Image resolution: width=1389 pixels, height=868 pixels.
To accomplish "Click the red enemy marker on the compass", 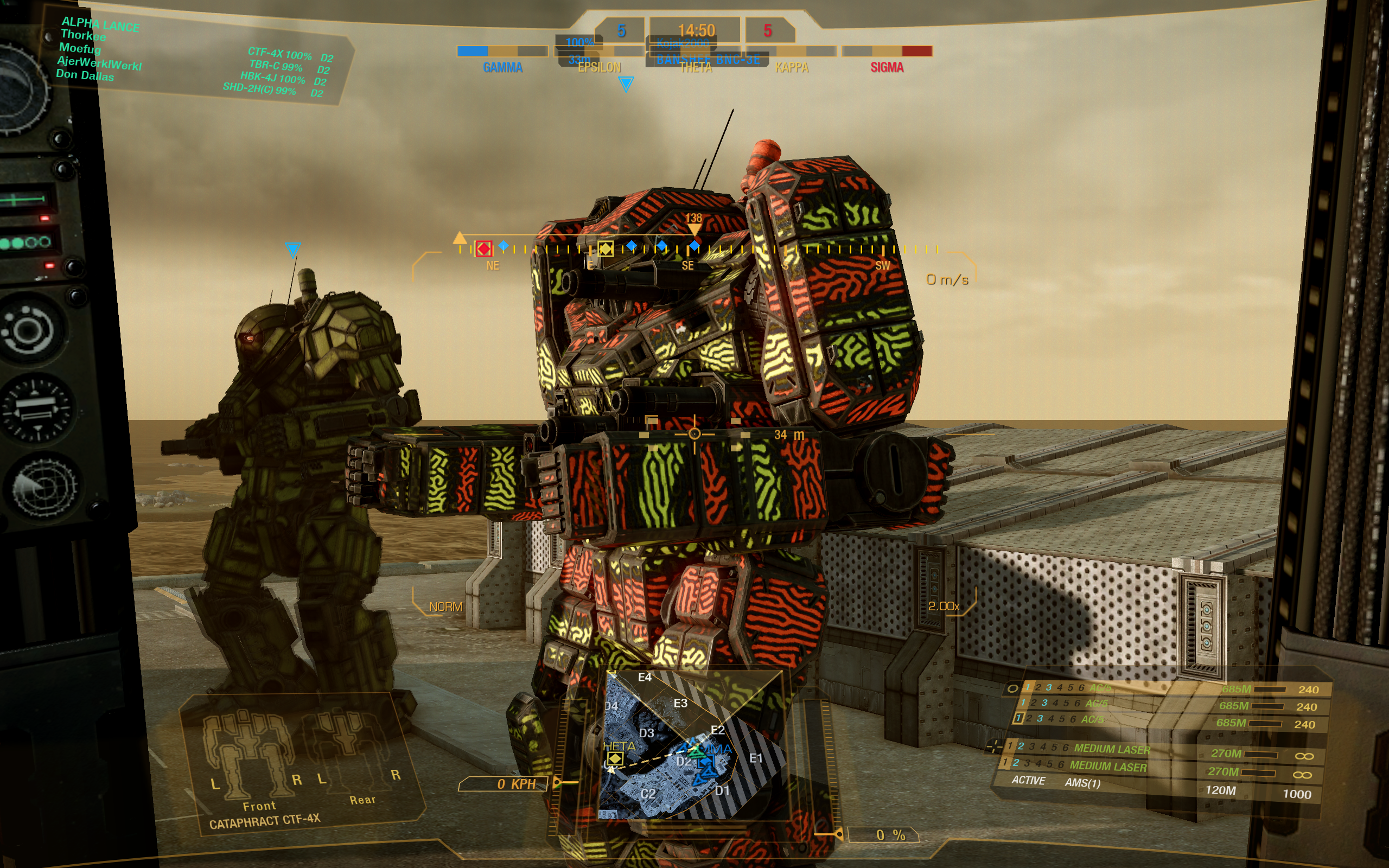I will click(484, 248).
